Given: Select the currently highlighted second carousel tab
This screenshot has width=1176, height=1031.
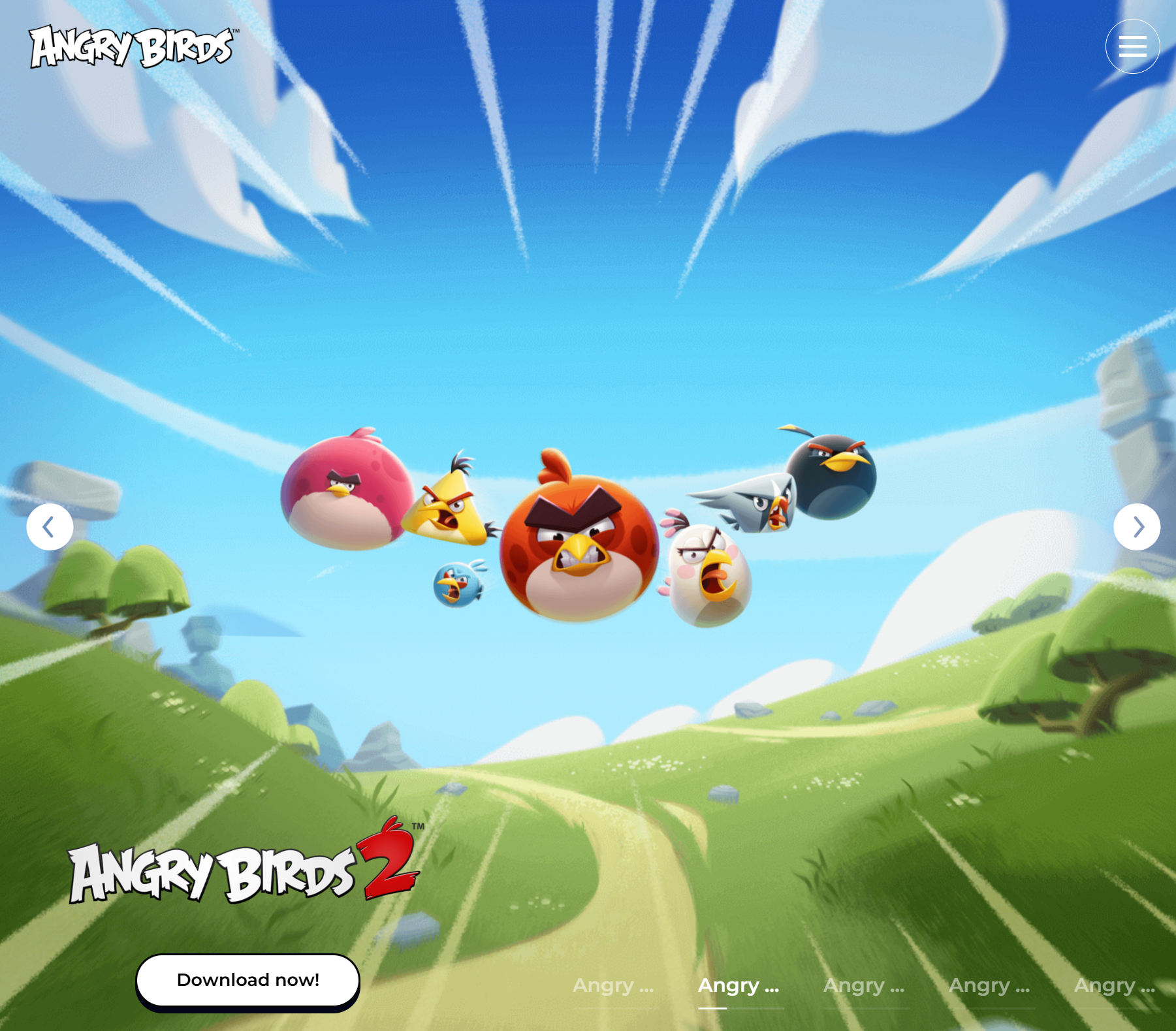Looking at the screenshot, I should coord(738,985).
